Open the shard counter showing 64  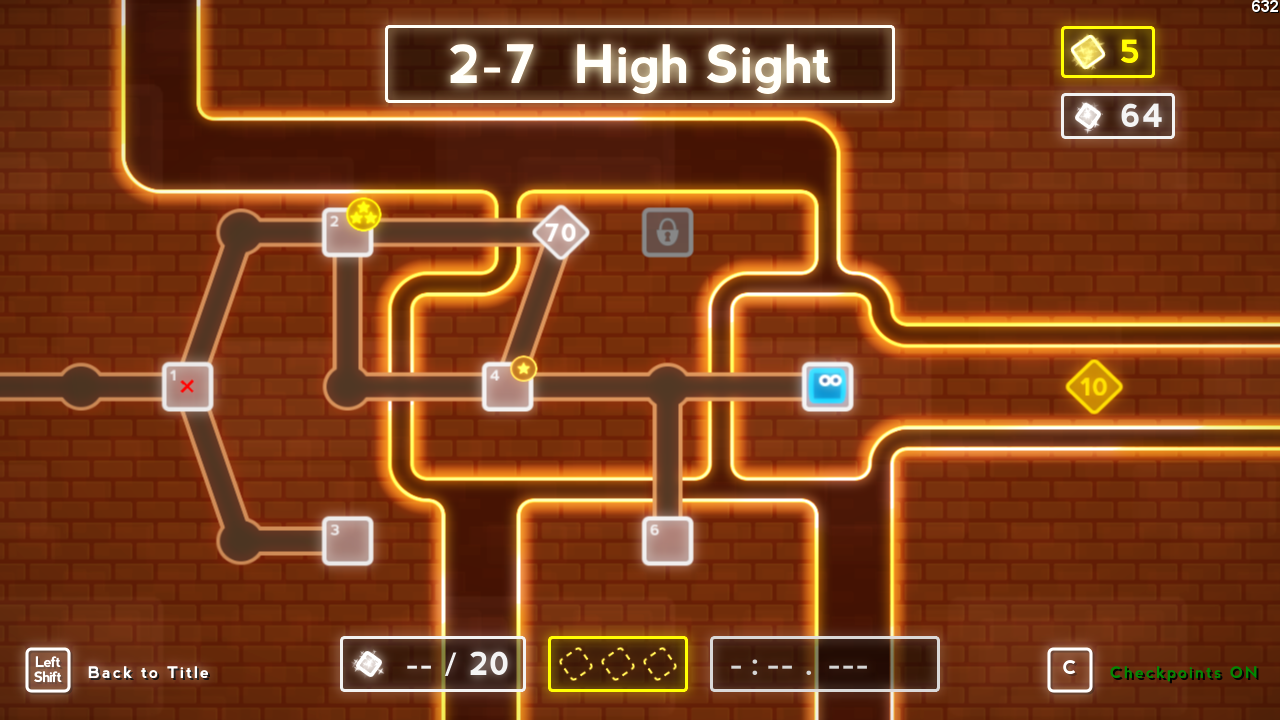tap(1117, 116)
